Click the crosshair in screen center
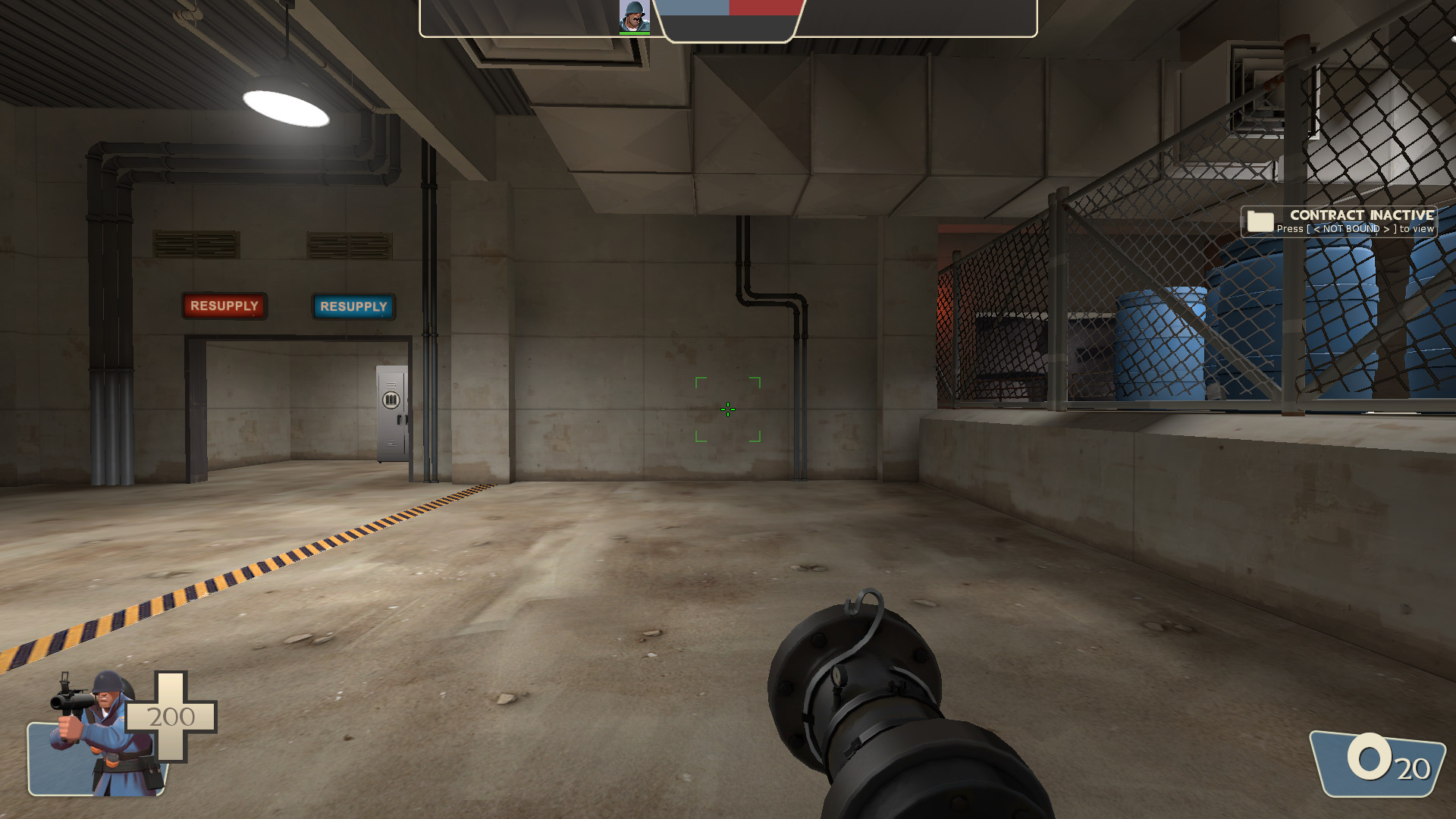The width and height of the screenshot is (1456, 819). pos(727,409)
